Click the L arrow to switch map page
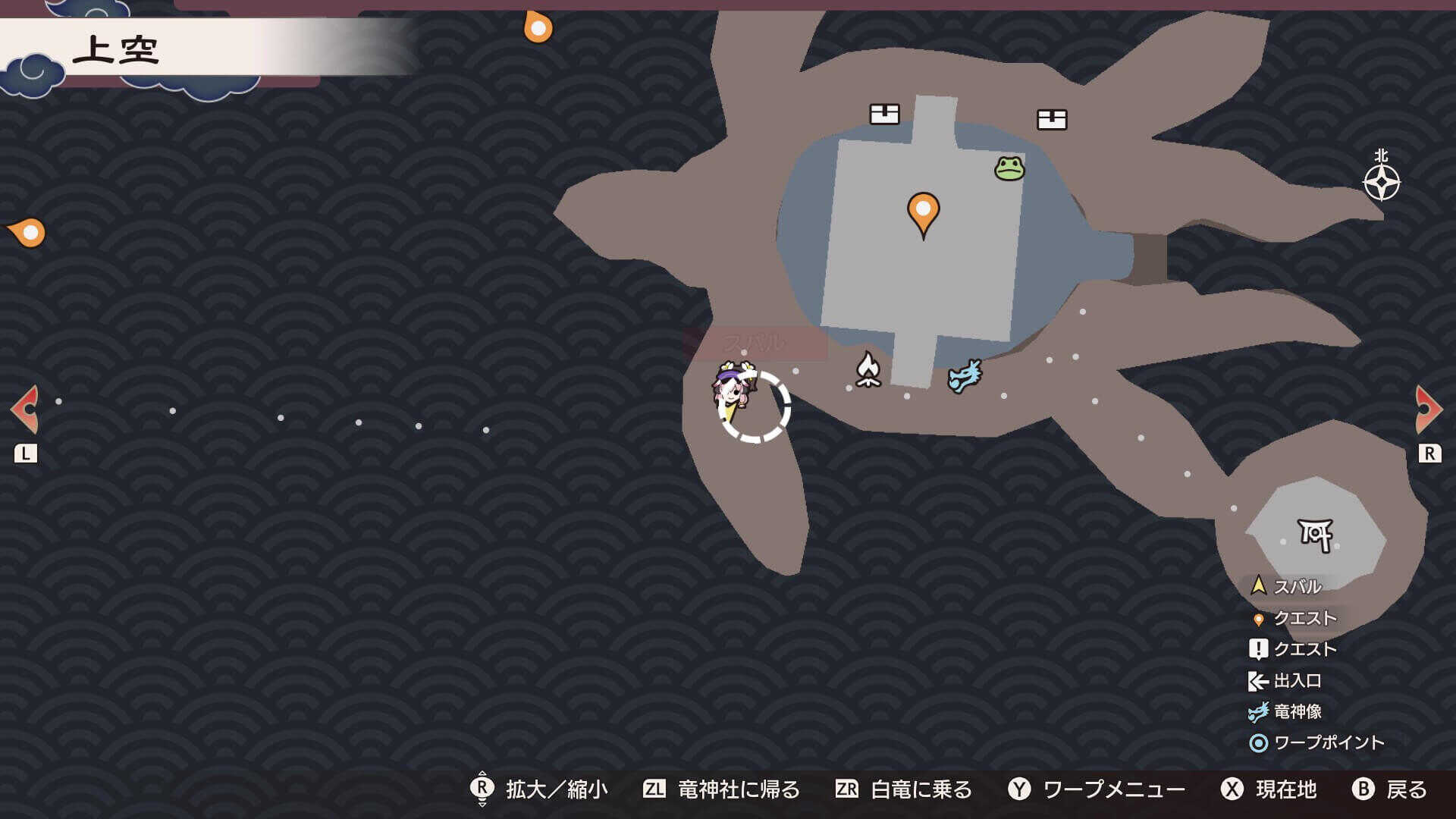 point(25,407)
